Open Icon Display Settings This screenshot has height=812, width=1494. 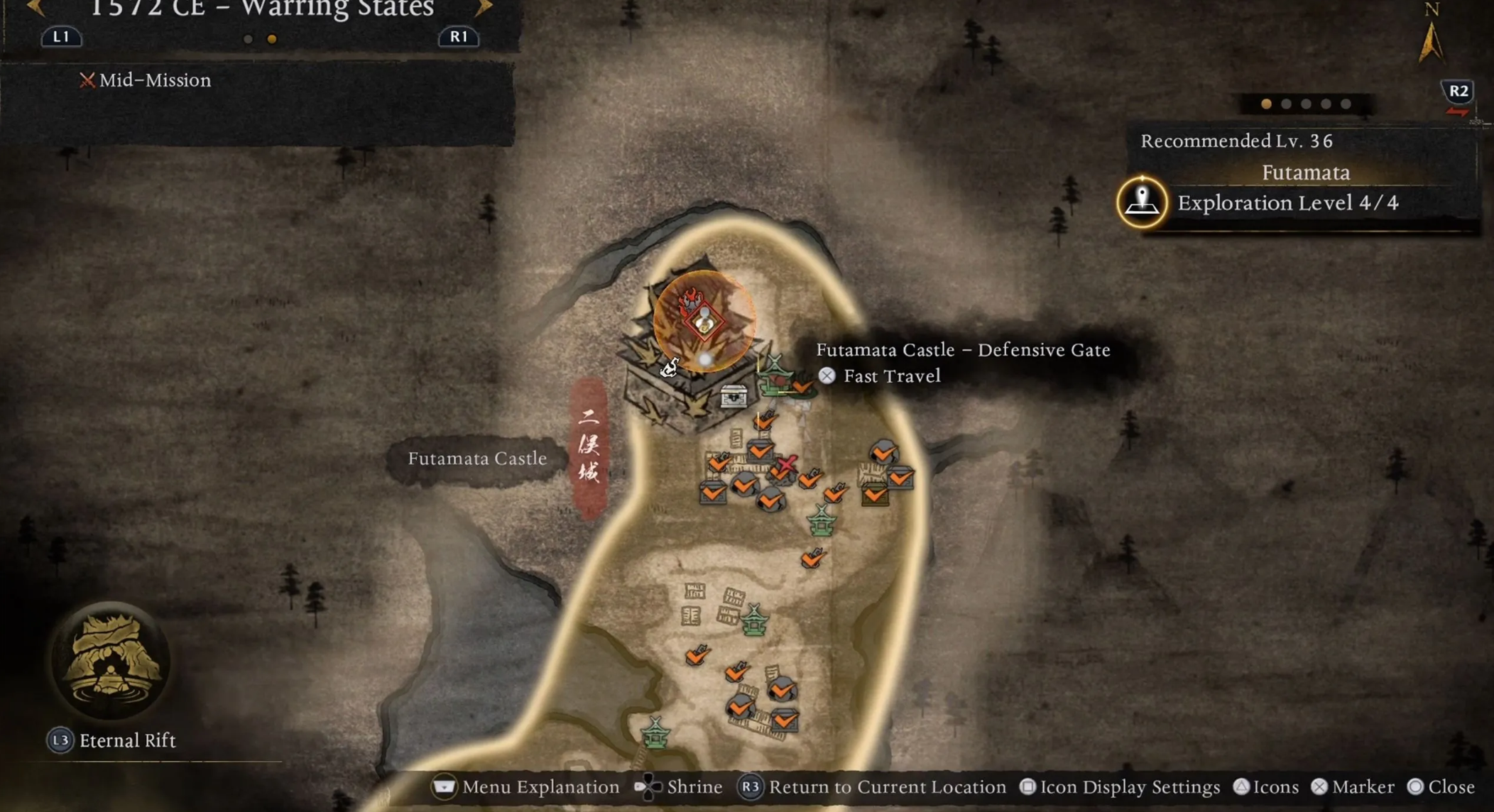coord(1120,787)
